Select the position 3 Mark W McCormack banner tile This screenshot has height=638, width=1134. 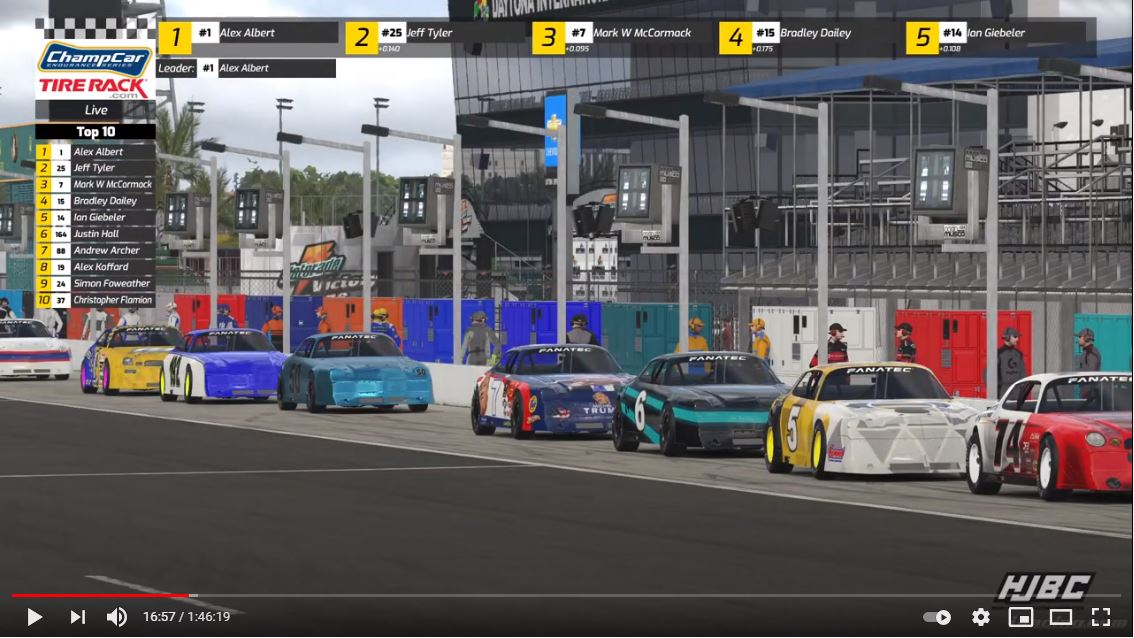pyautogui.click(x=622, y=37)
